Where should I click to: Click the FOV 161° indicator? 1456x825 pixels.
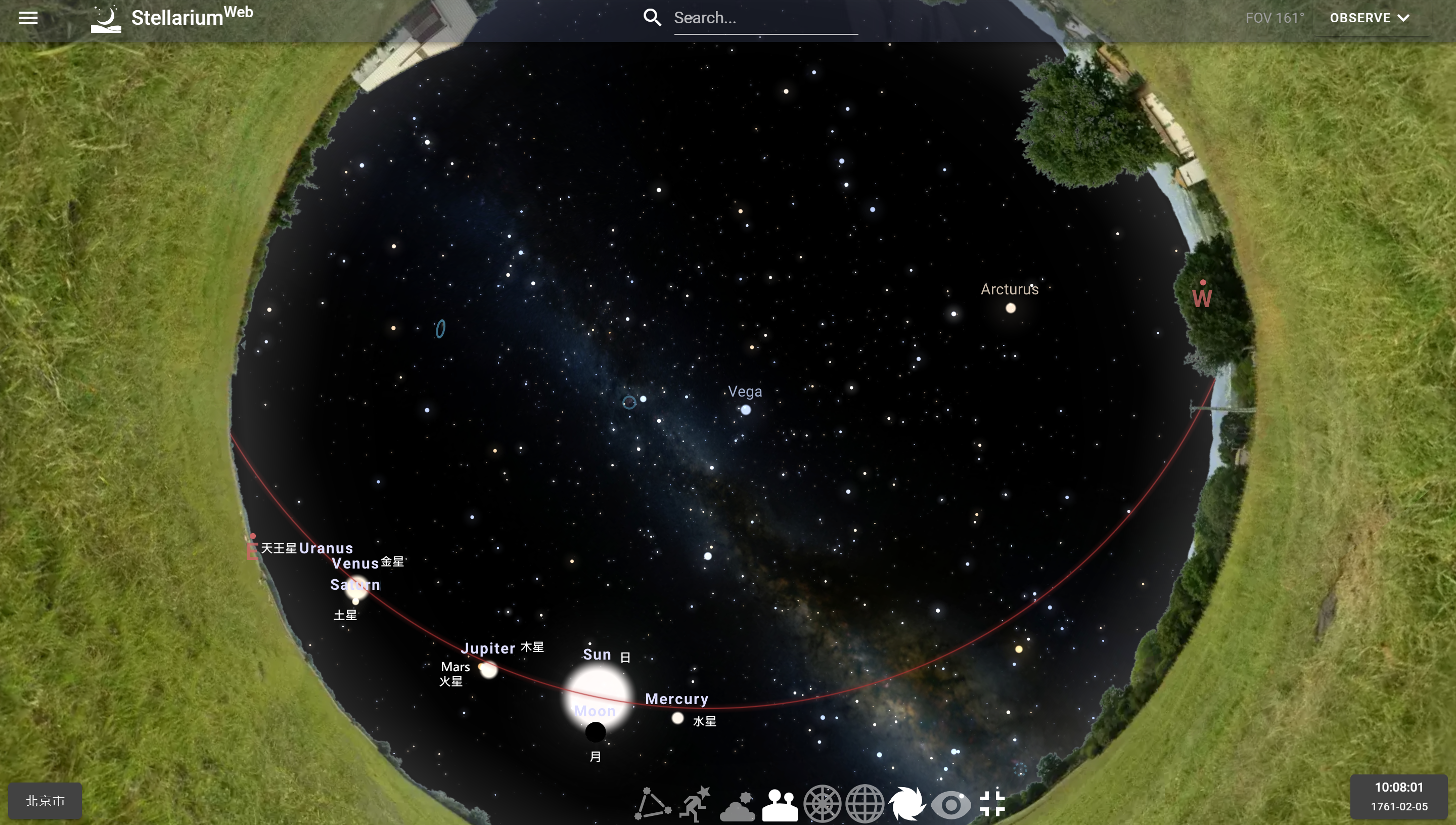(1275, 18)
